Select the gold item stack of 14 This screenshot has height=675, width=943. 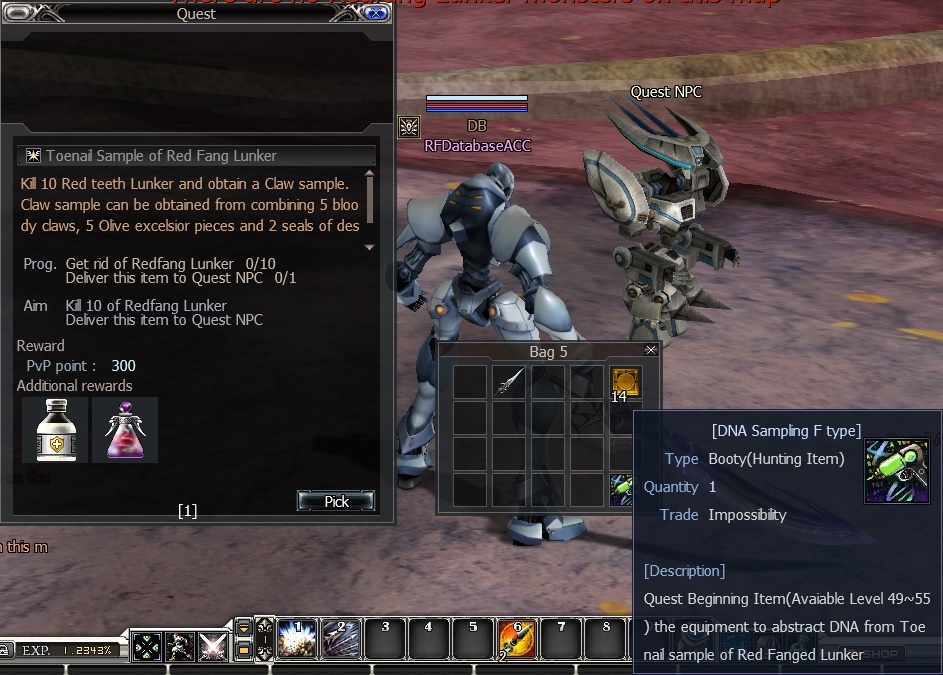coord(625,382)
